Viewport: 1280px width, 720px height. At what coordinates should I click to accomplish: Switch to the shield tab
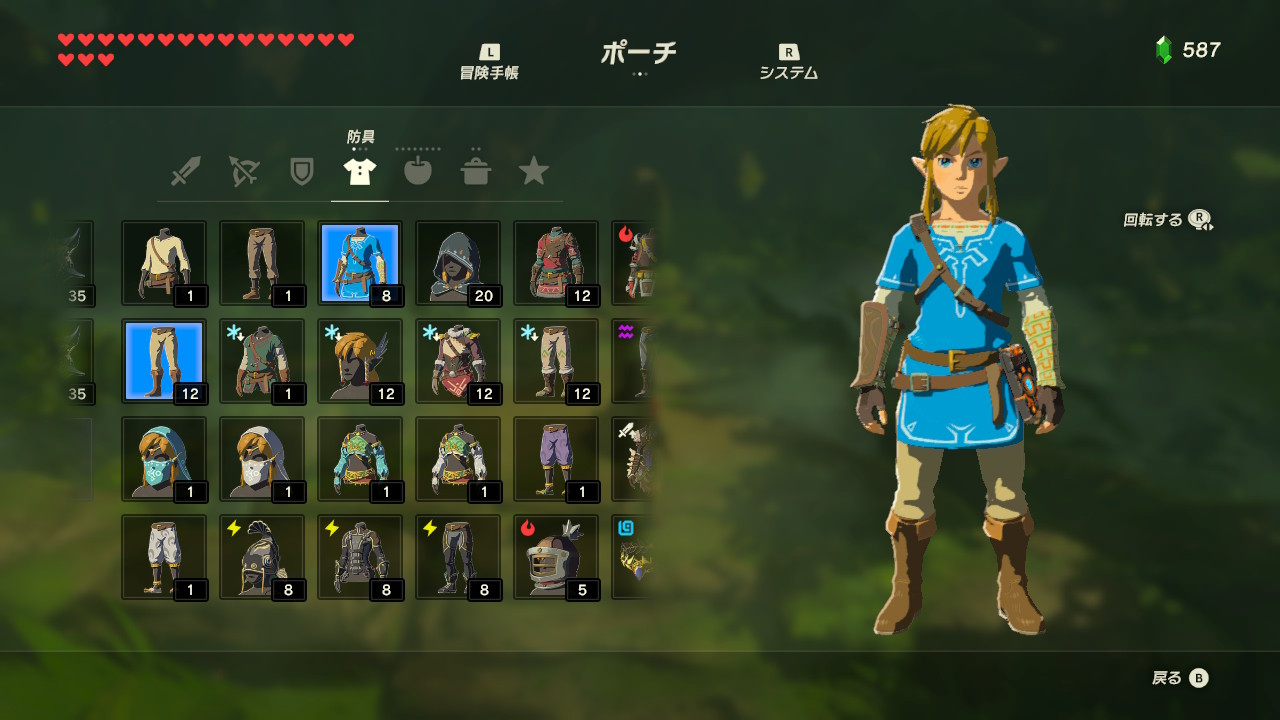pyautogui.click(x=301, y=172)
